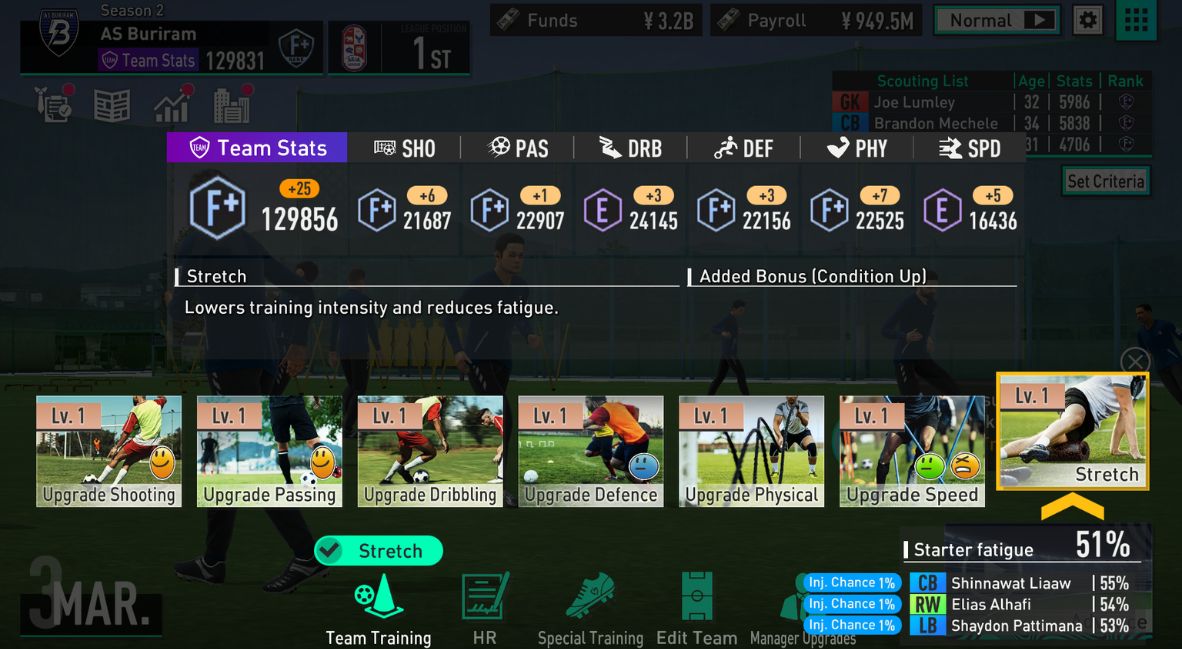Select the Upgrade Speed training card
Screen dimensions: 1182x649
(912, 451)
